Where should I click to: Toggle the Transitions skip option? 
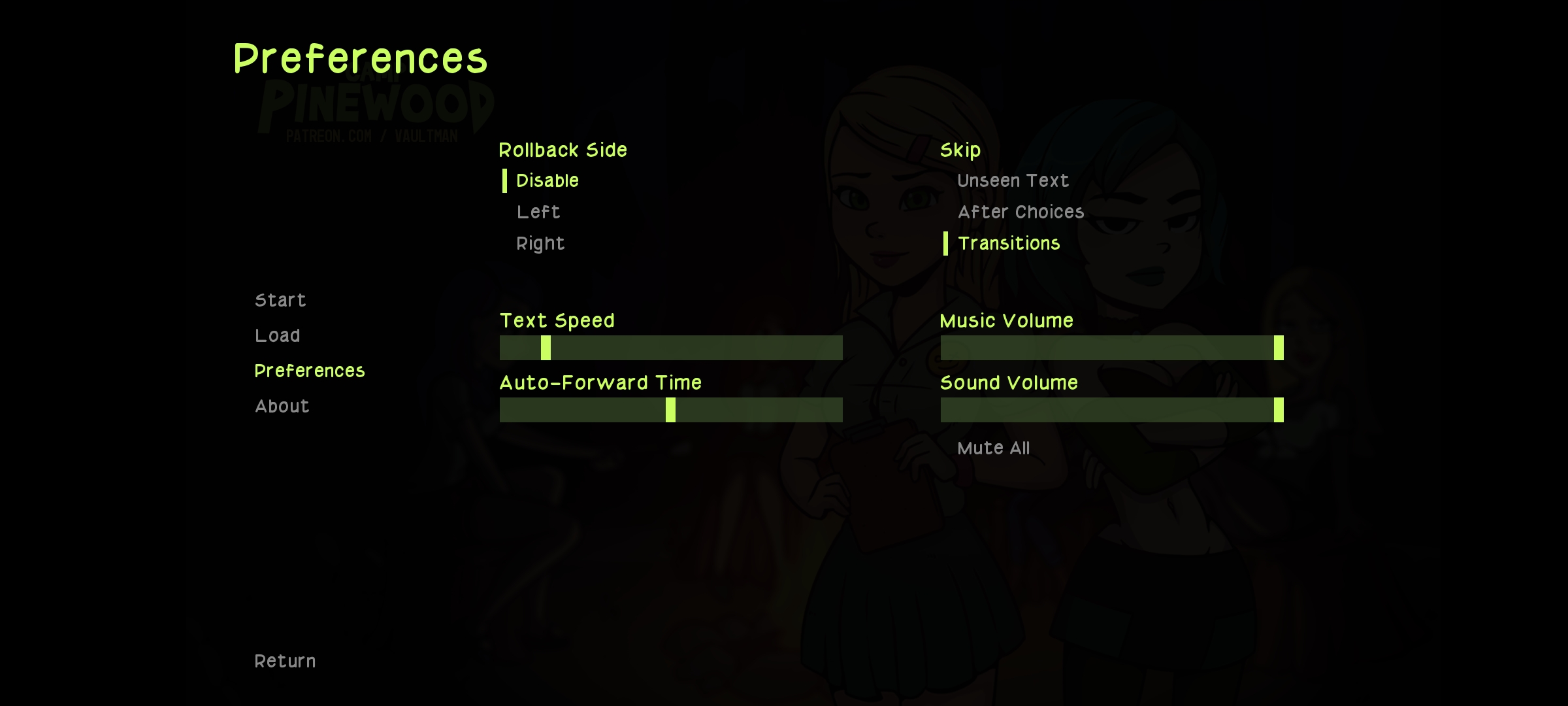(x=1009, y=244)
